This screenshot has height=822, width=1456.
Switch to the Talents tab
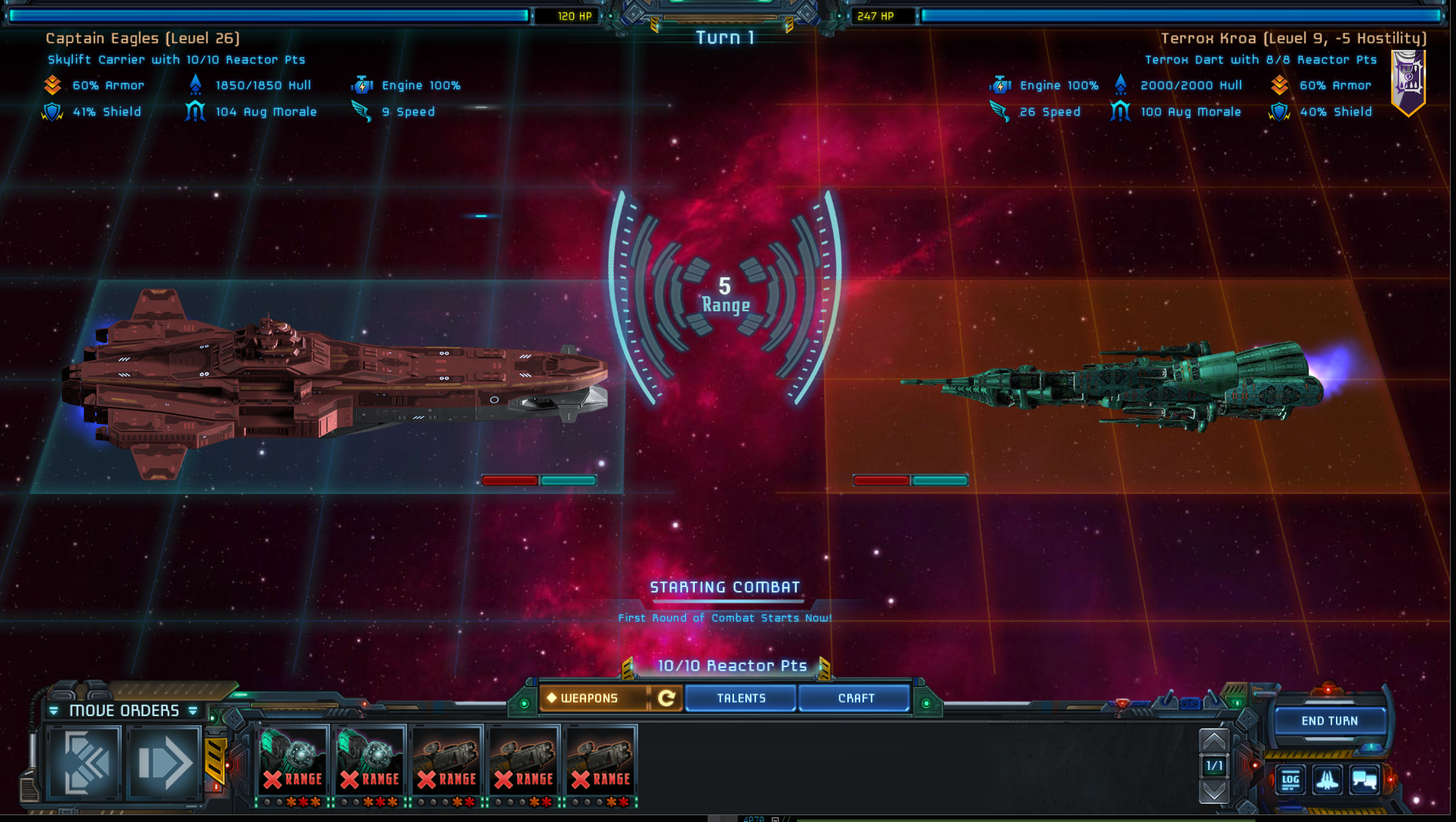click(741, 698)
